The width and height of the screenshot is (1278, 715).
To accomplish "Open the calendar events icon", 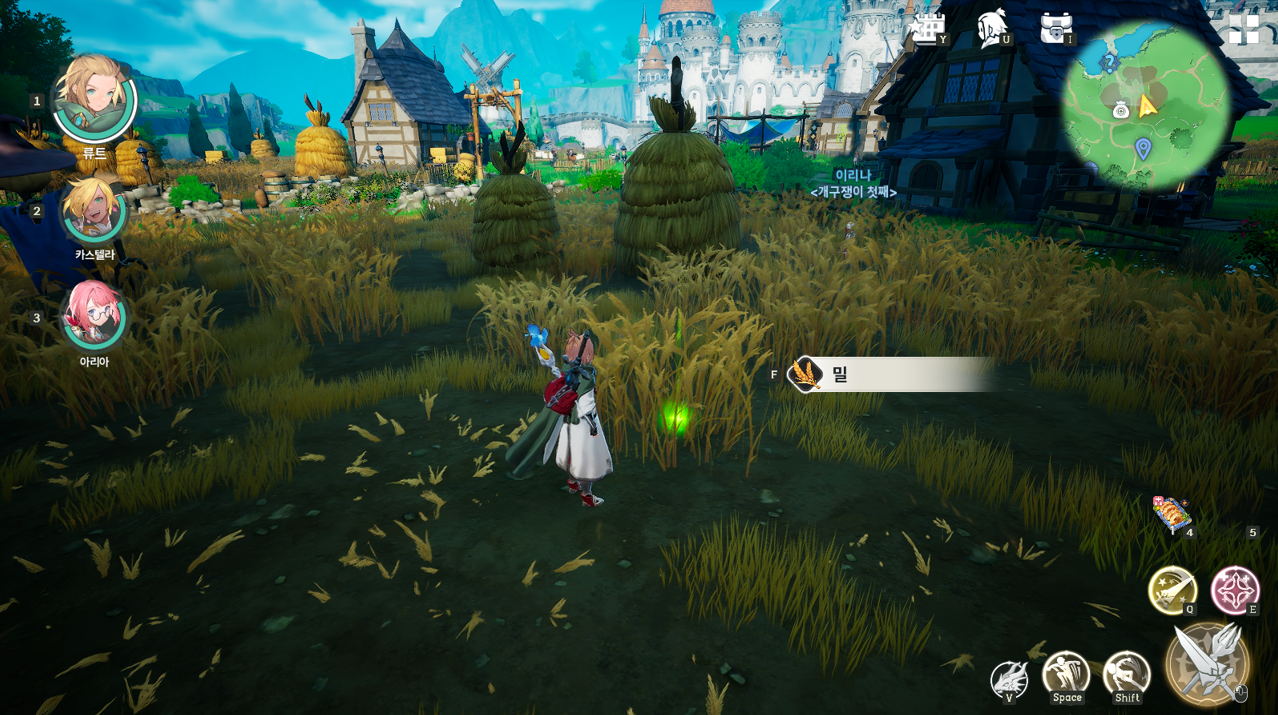I will coord(927,28).
